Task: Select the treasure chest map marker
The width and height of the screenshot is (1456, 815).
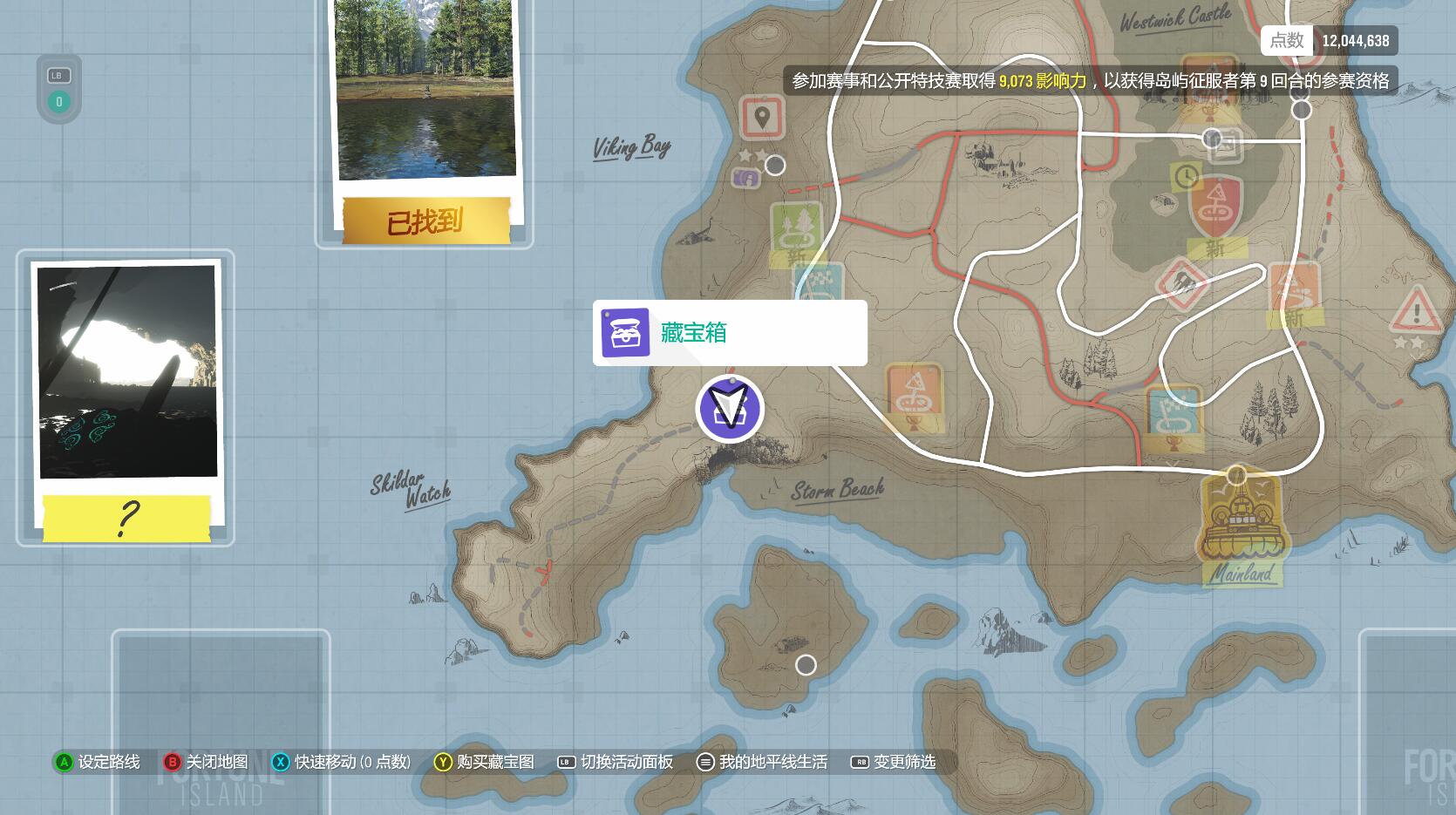Action: tap(730, 410)
